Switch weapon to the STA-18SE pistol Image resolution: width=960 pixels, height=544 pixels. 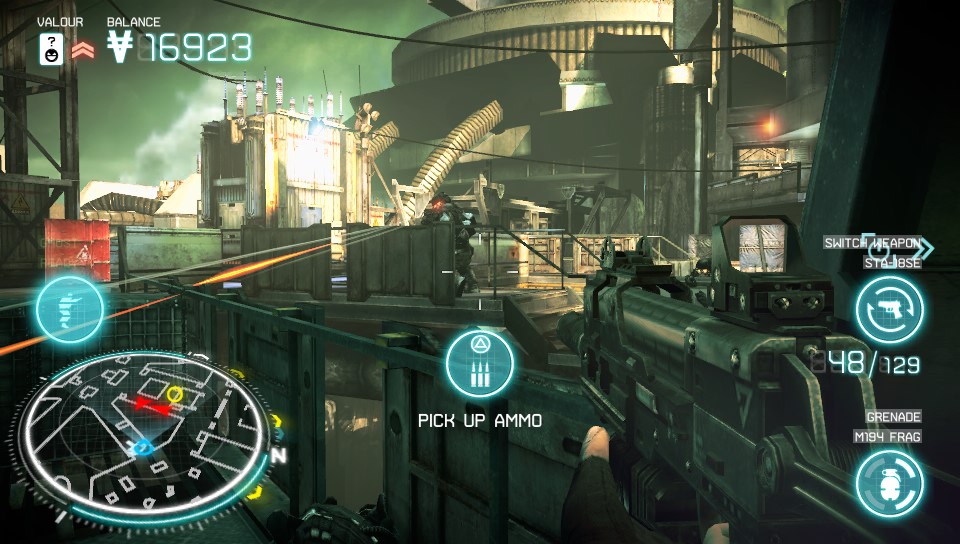coord(888,309)
